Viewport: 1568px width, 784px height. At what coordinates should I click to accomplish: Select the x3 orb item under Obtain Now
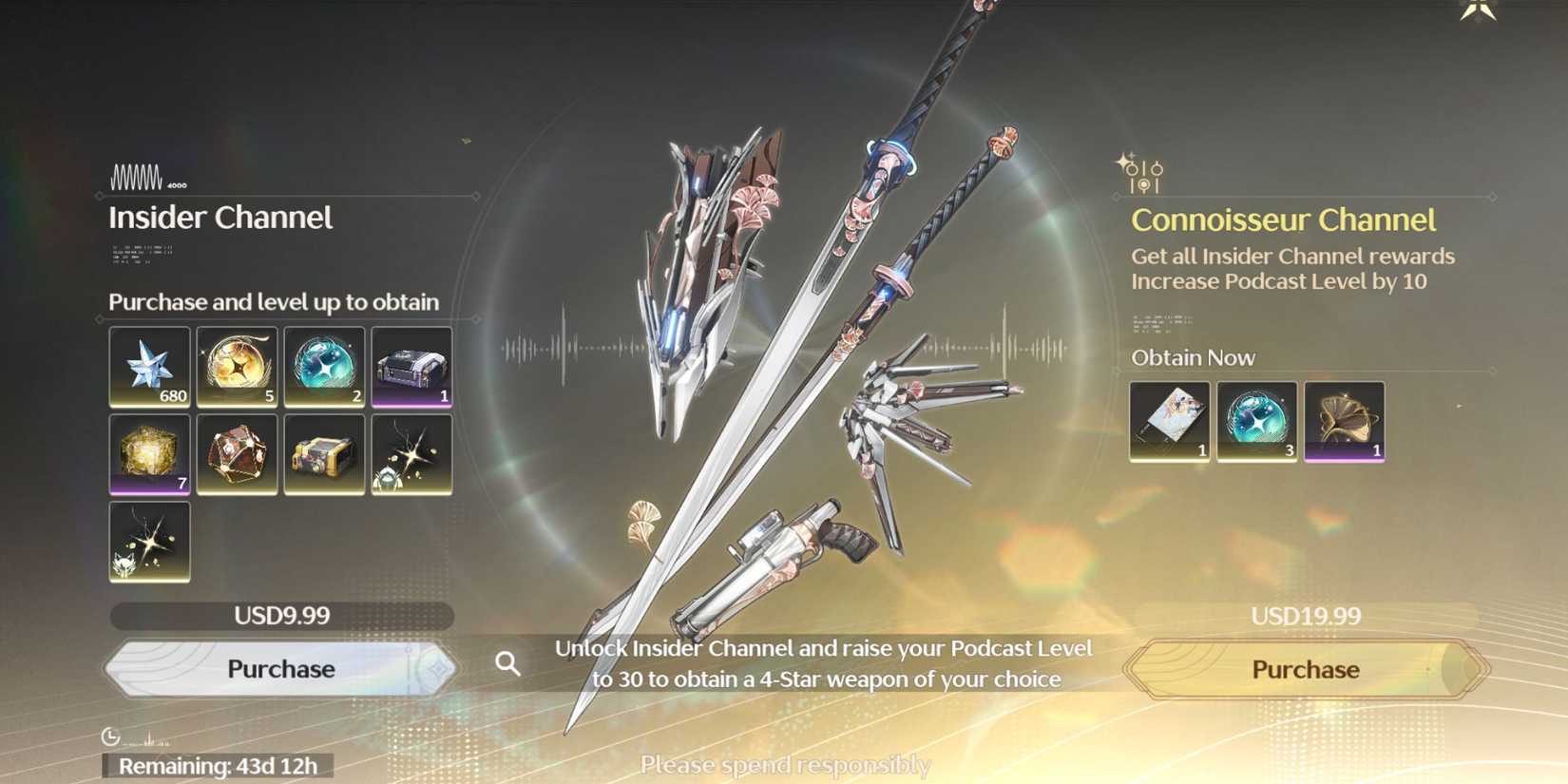[1256, 421]
